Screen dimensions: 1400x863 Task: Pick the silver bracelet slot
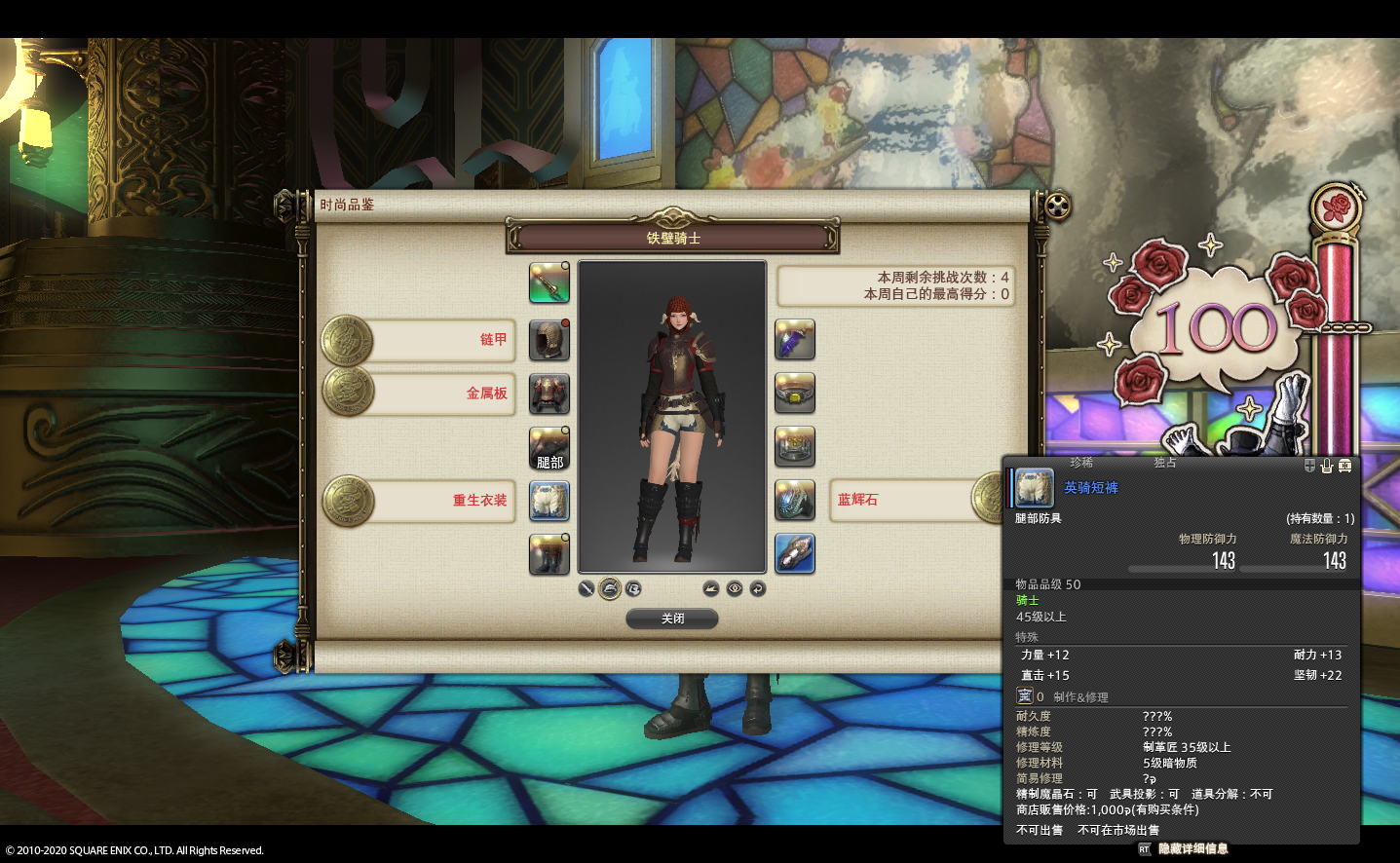point(795,447)
